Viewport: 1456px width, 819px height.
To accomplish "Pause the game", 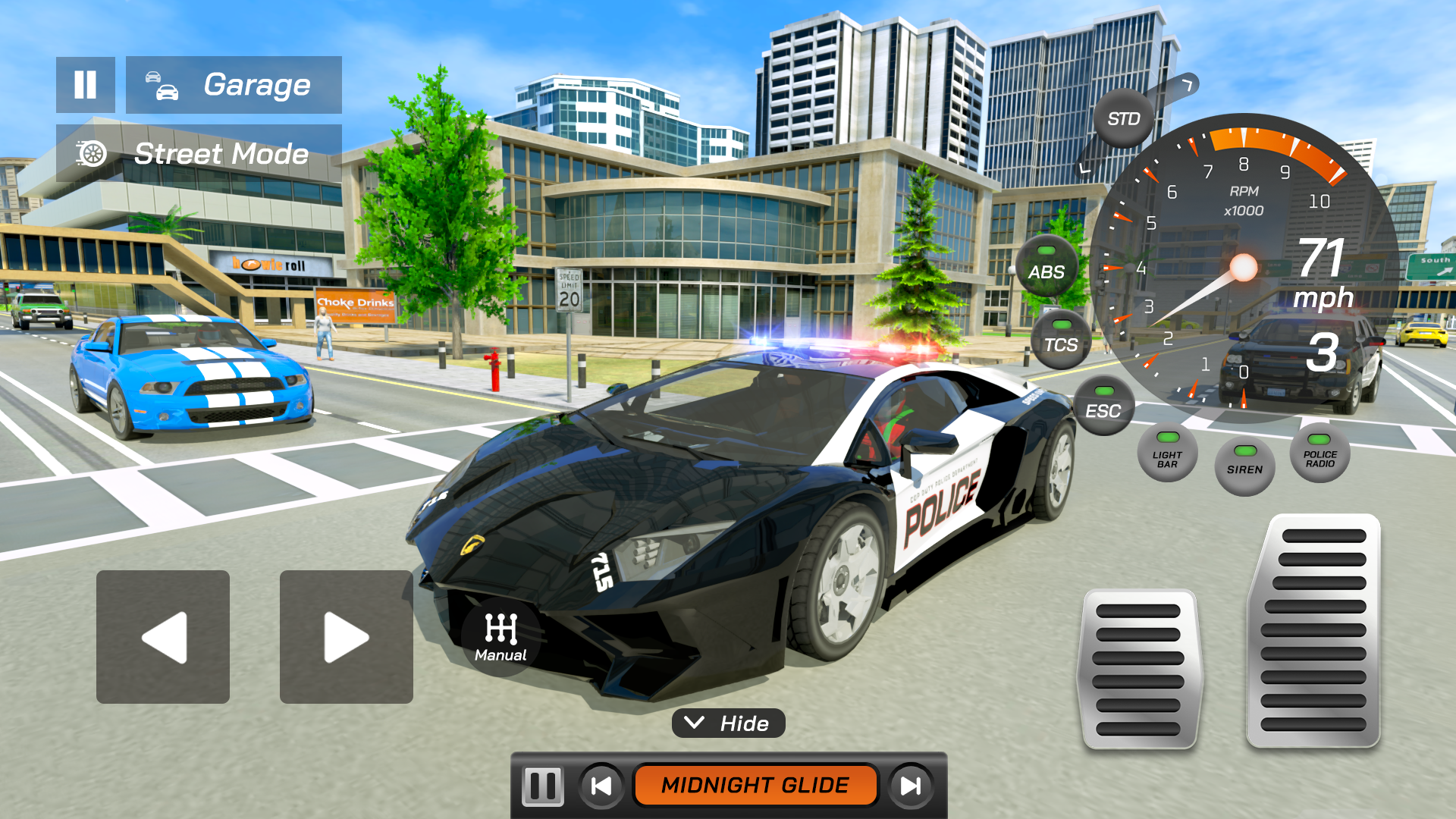I will click(x=85, y=85).
